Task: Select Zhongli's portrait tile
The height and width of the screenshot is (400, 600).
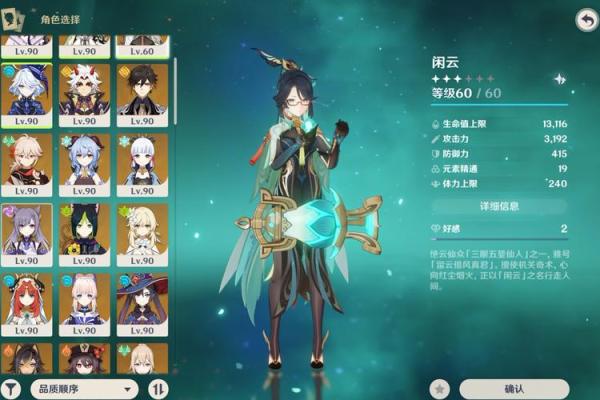Action: pyautogui.click(x=142, y=95)
